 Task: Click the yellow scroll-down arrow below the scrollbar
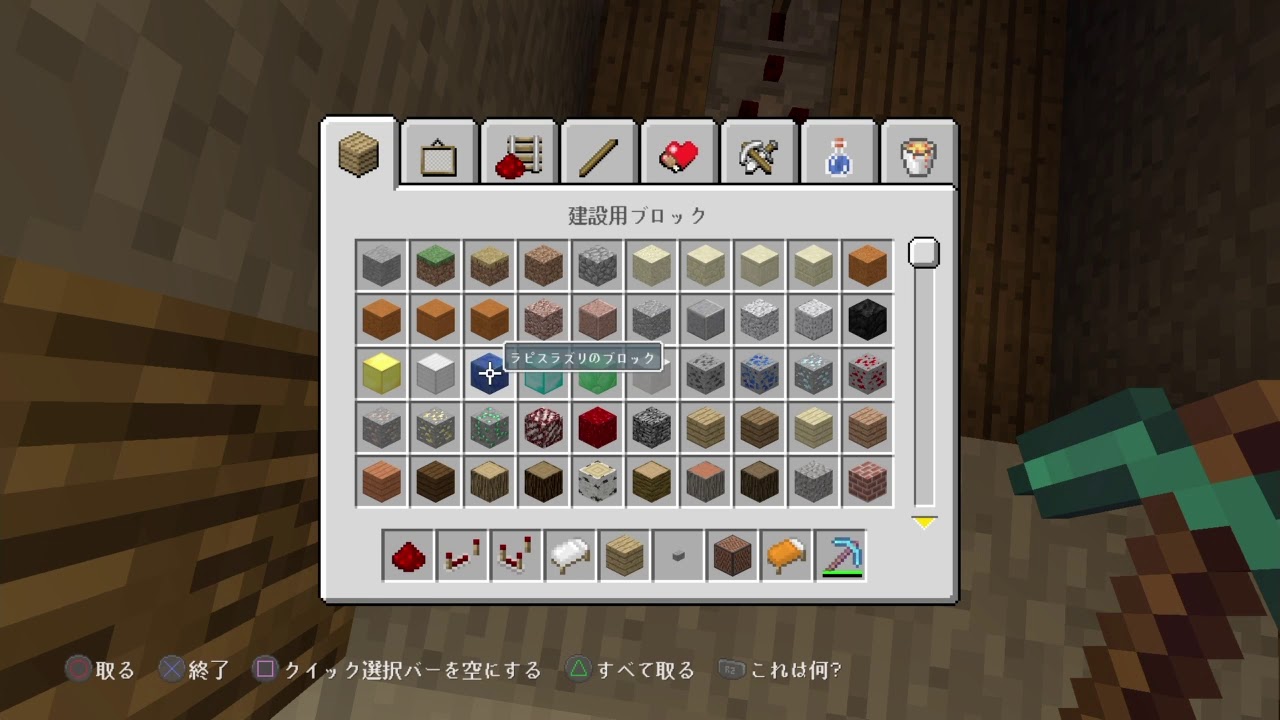point(923,520)
